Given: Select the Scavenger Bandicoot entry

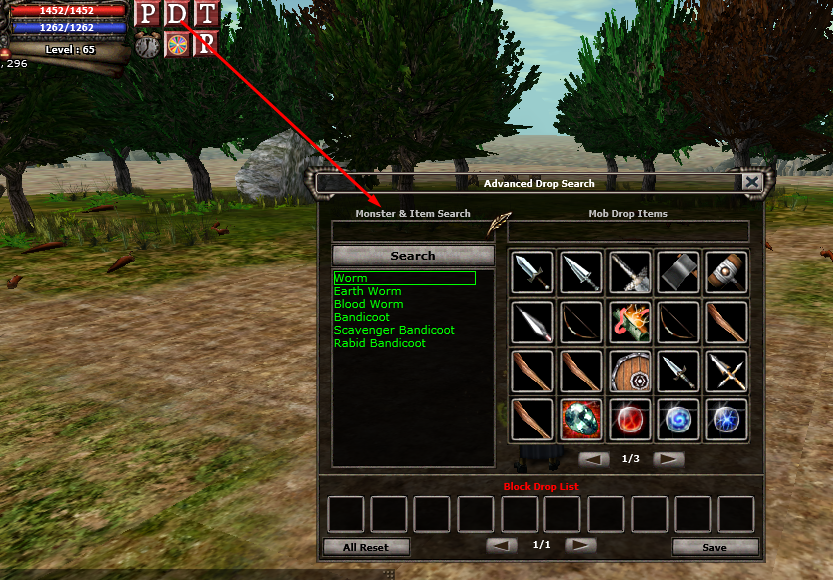Looking at the screenshot, I should (394, 330).
